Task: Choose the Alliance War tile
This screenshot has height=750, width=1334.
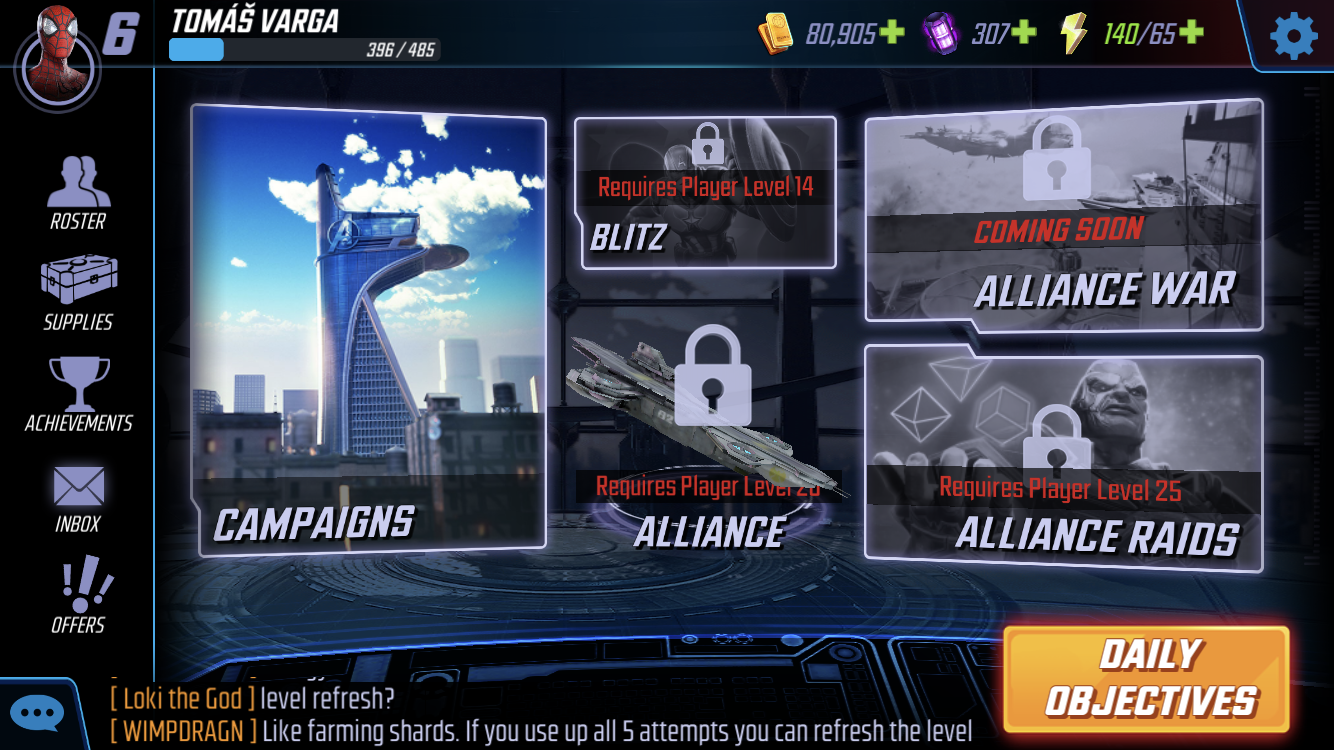Action: pyautogui.click(x=1063, y=215)
